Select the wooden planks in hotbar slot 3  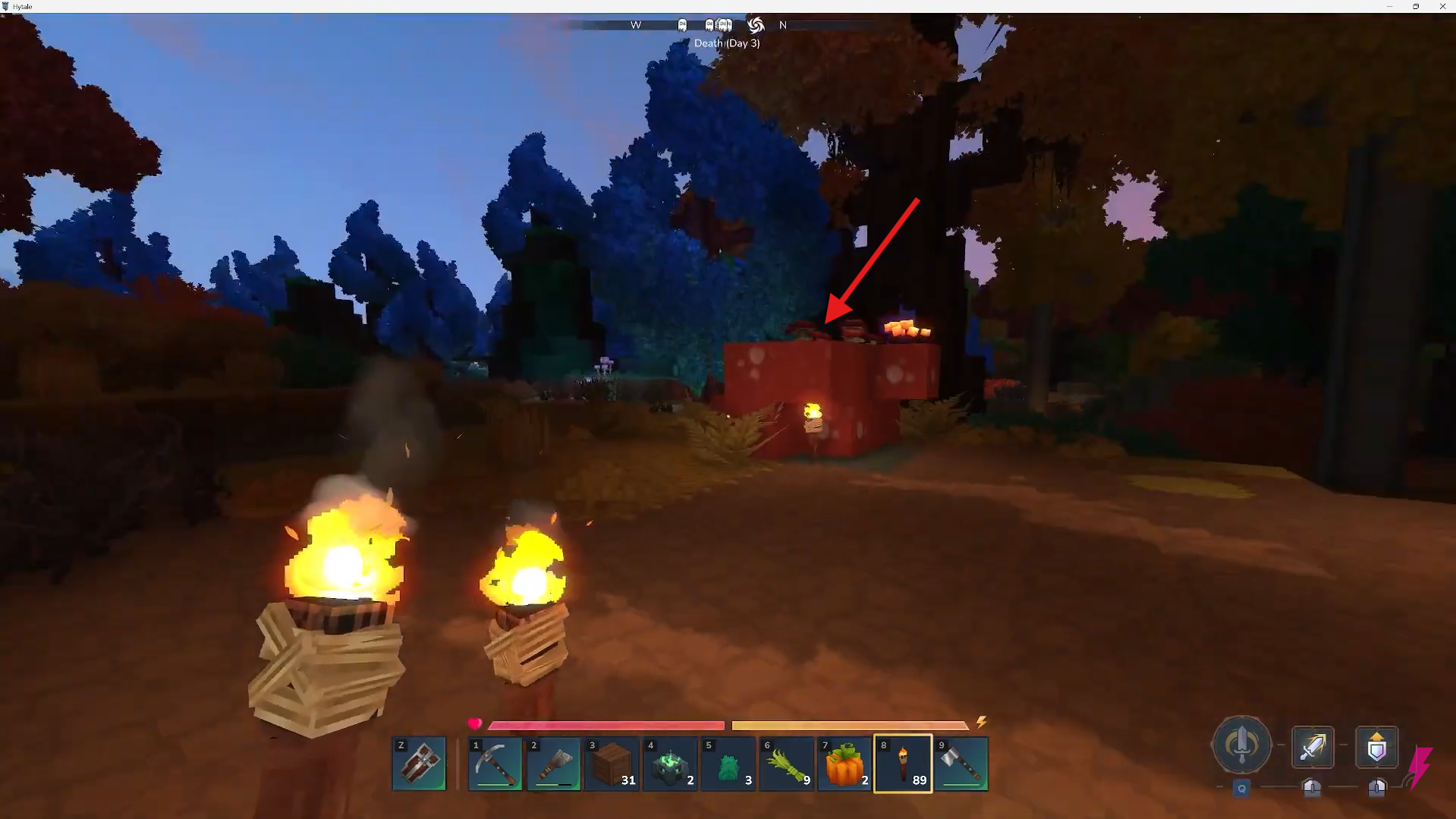(x=612, y=763)
